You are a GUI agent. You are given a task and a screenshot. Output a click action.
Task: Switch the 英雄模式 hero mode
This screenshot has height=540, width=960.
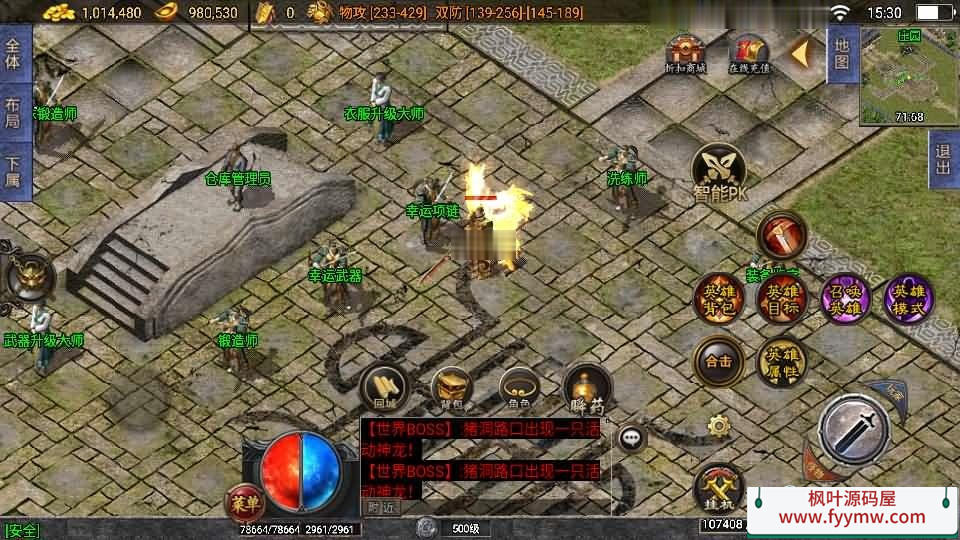[908, 298]
